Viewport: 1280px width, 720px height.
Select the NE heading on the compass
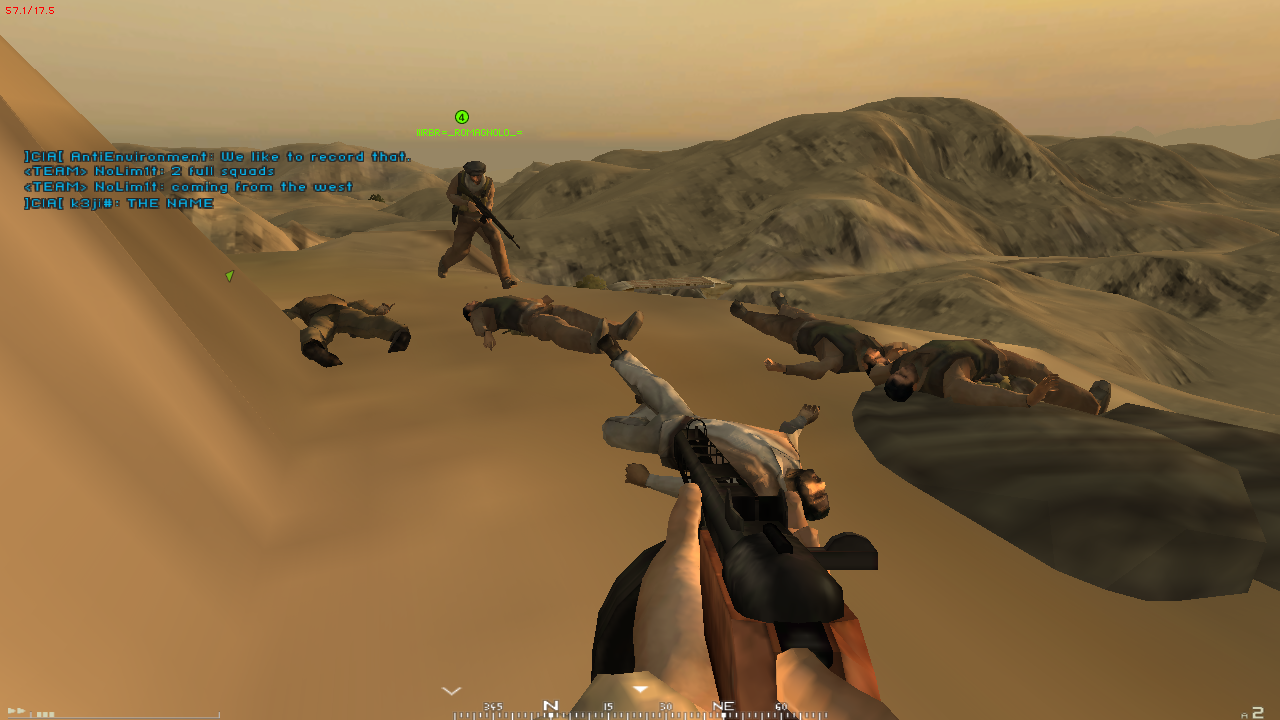(x=723, y=706)
